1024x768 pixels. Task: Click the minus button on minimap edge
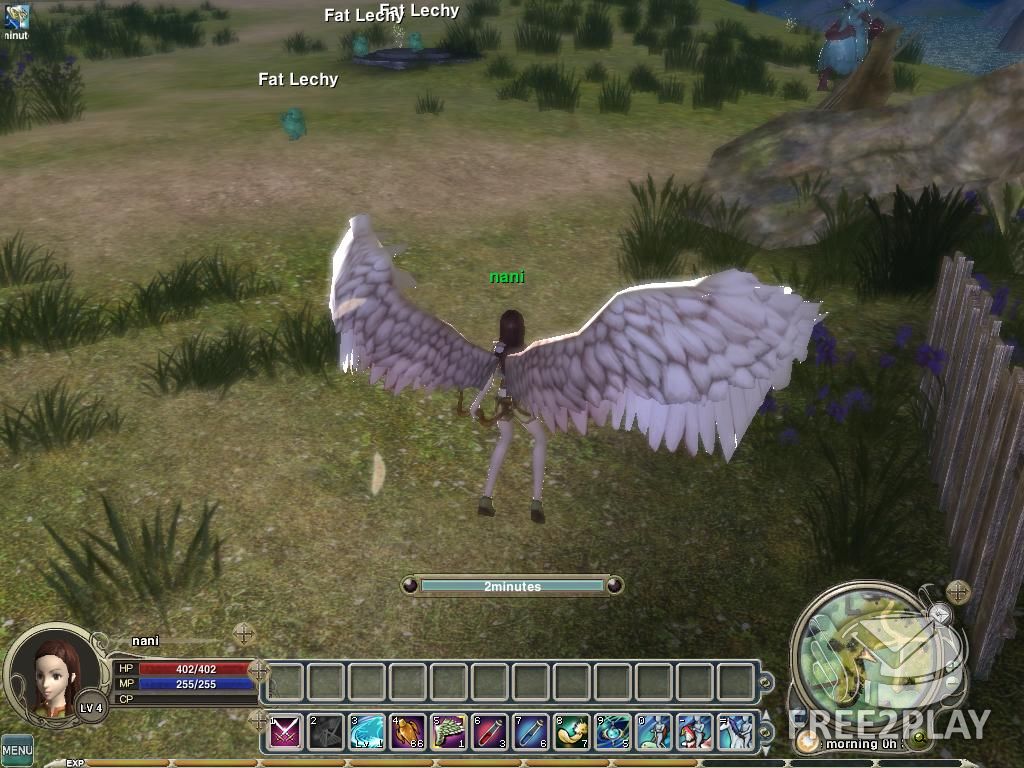pyautogui.click(x=952, y=680)
